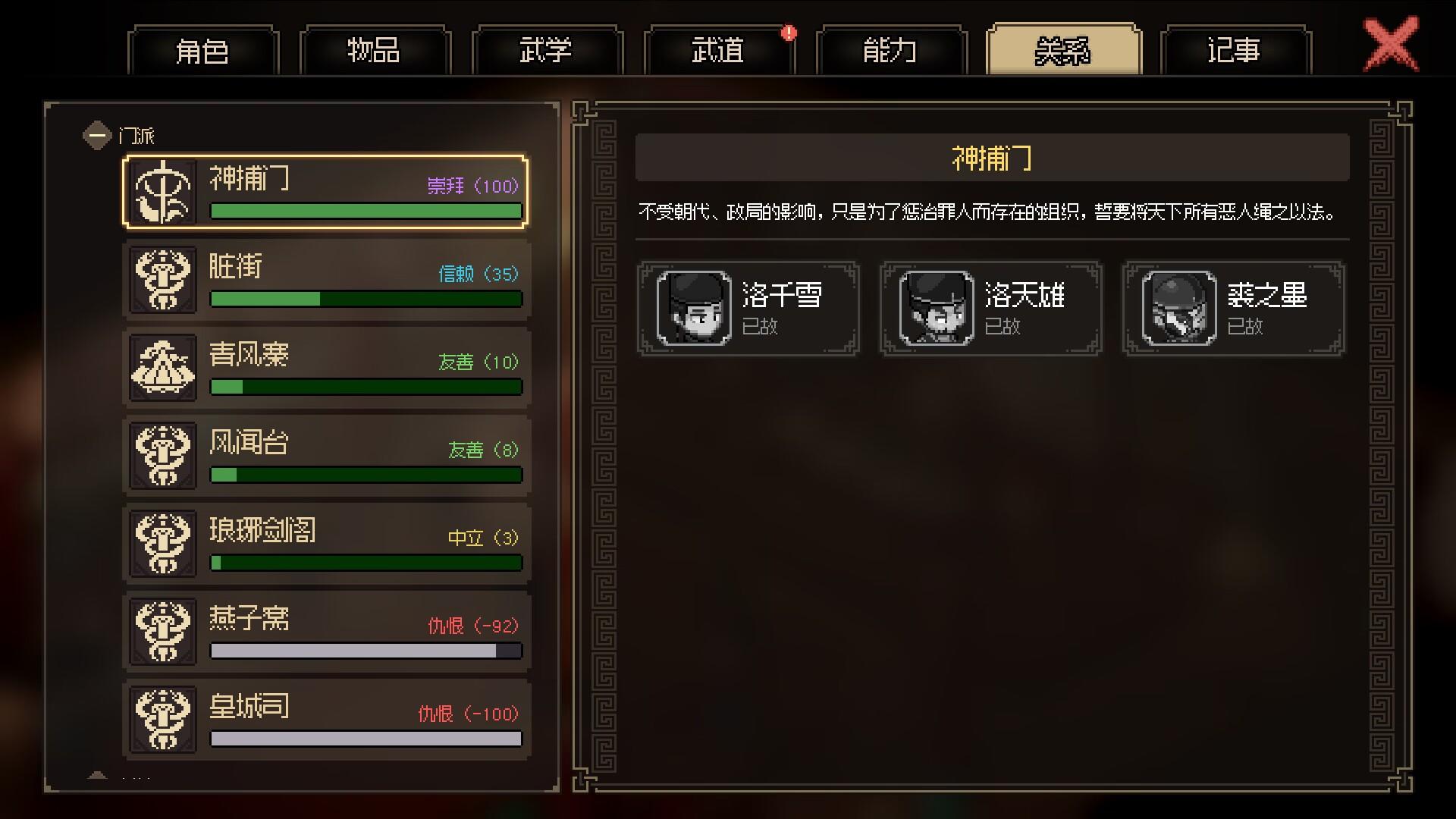Open the diamond toggle beside 门派
Screen dimensions: 1456x819
(97, 133)
